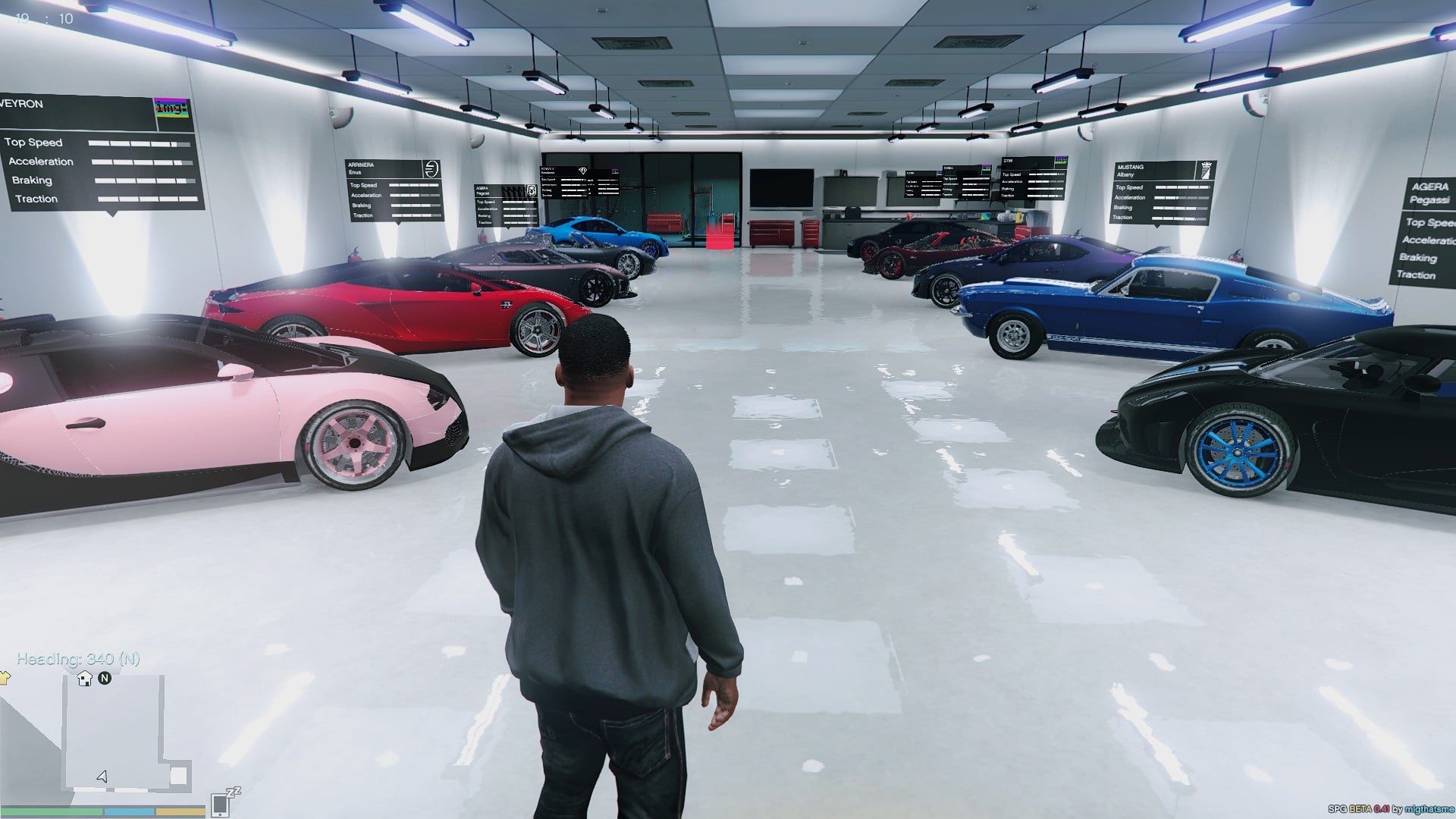Click the player arrow on the minimap
The image size is (1456, 819).
[x=102, y=776]
